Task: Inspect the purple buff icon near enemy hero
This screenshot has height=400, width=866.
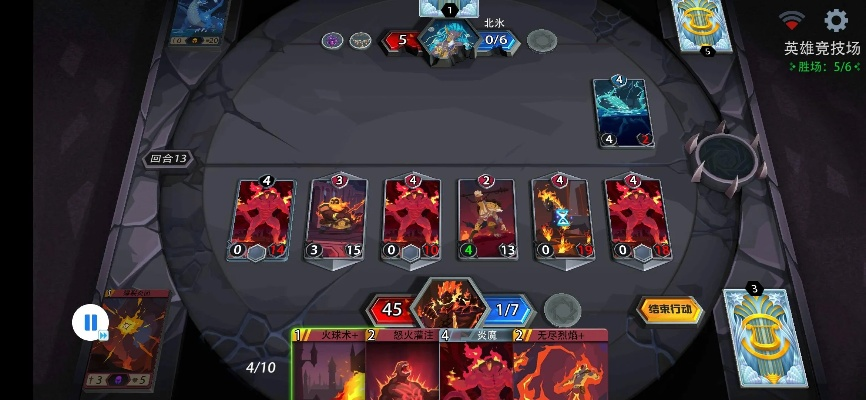Action: (332, 41)
